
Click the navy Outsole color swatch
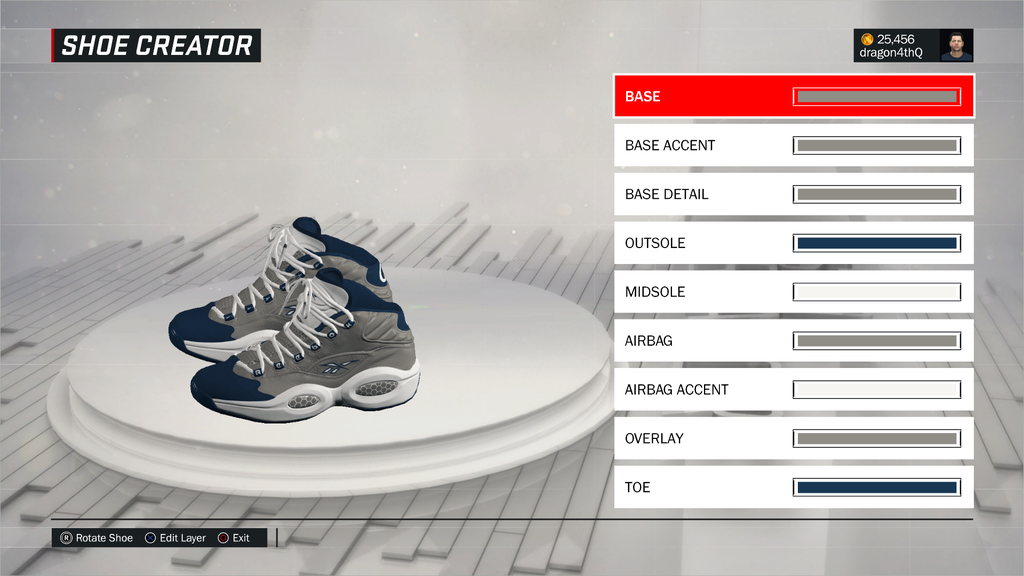point(877,243)
